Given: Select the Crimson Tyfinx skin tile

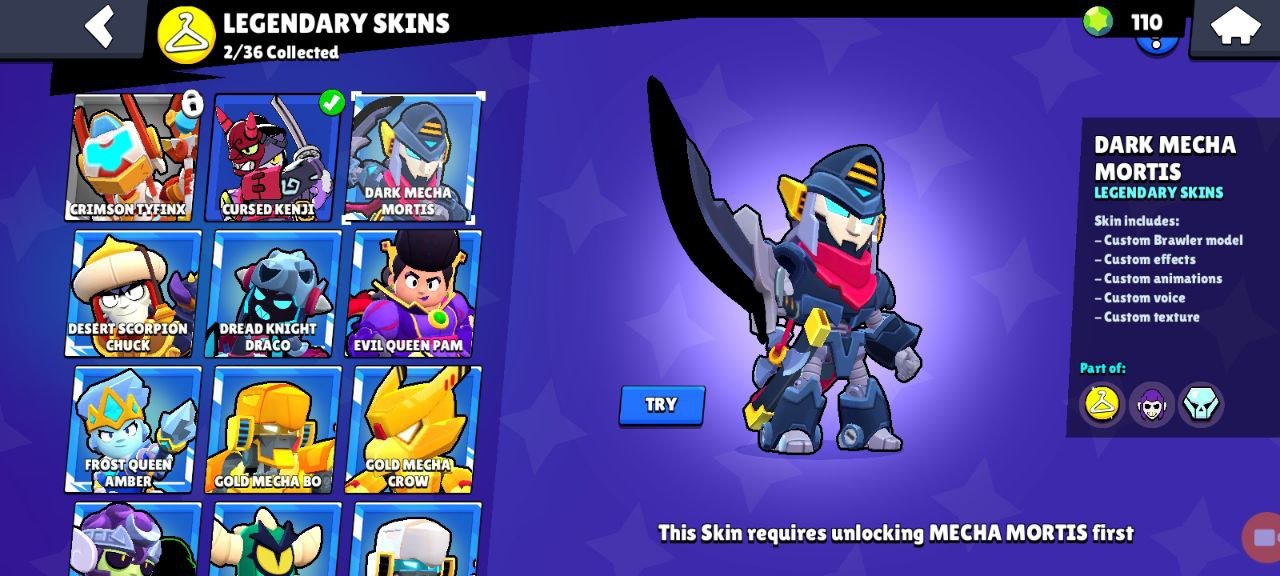Looking at the screenshot, I should [x=132, y=157].
